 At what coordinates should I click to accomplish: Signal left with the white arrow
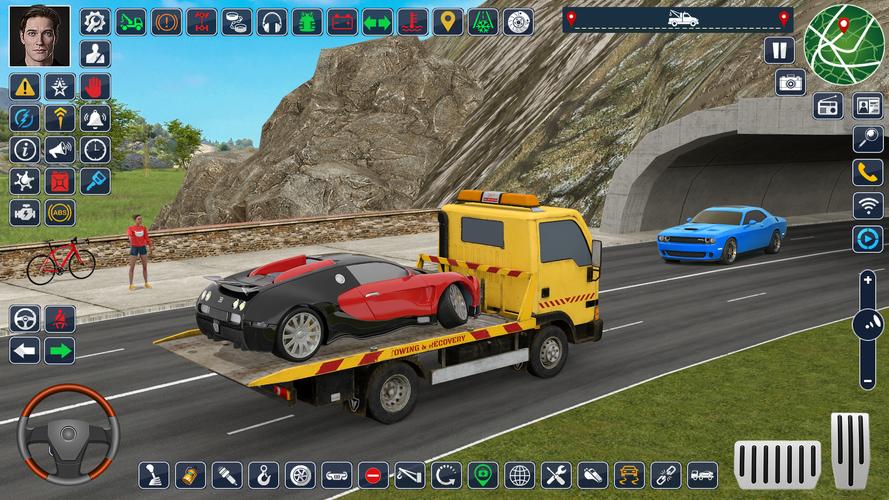25,350
